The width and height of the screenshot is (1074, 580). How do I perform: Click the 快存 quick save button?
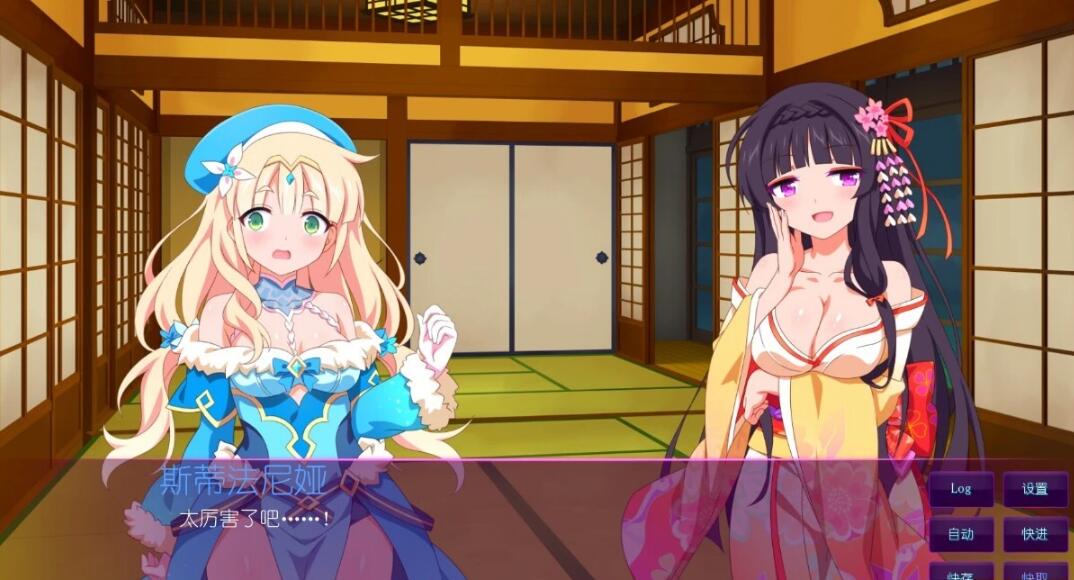(x=961, y=573)
